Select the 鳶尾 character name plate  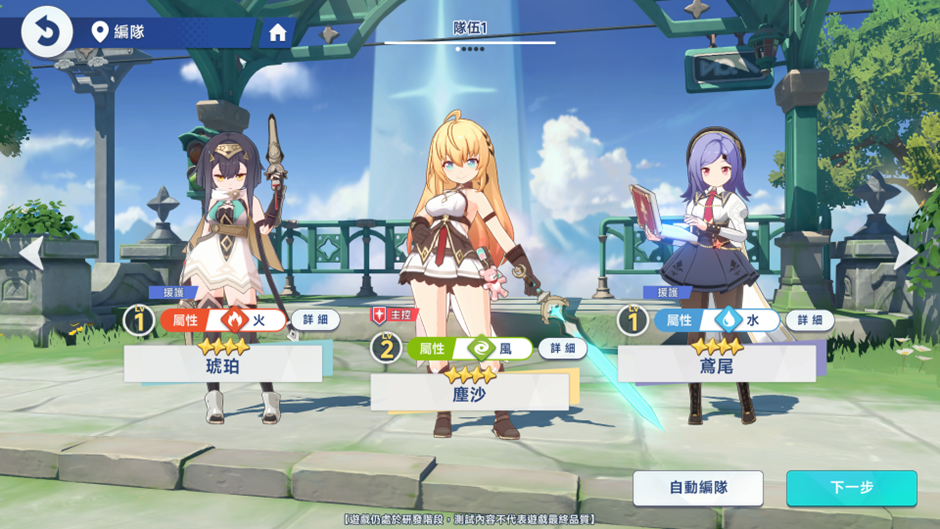tap(716, 364)
